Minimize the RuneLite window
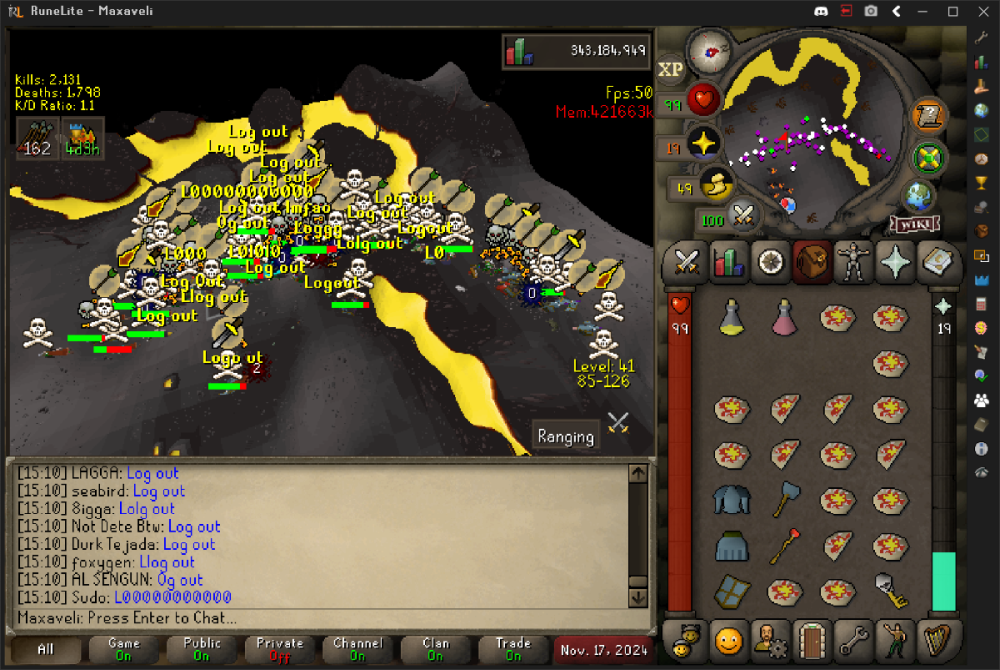The width and height of the screenshot is (1000, 670). 924,12
